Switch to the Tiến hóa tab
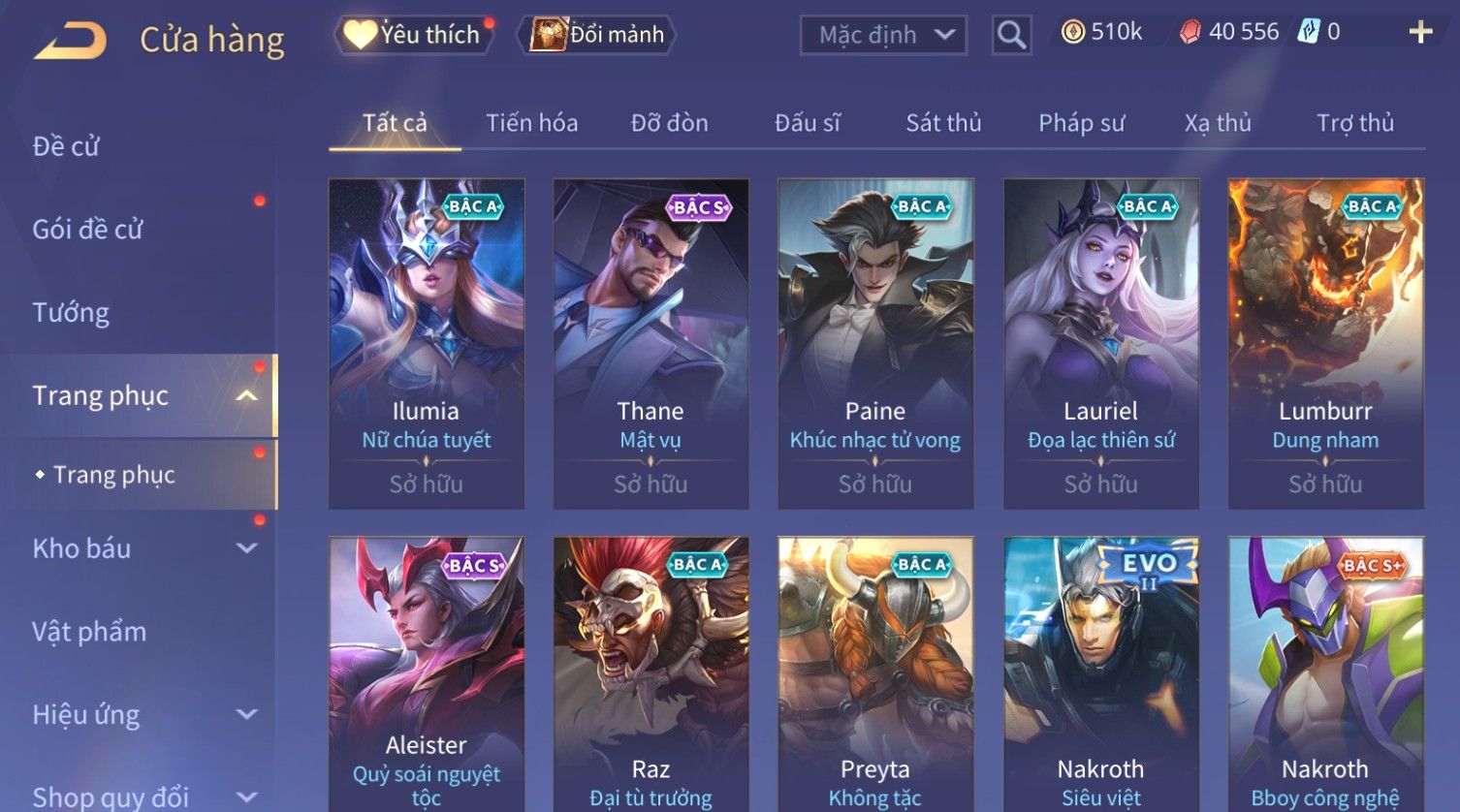This screenshot has height=812, width=1460. pyautogui.click(x=531, y=123)
